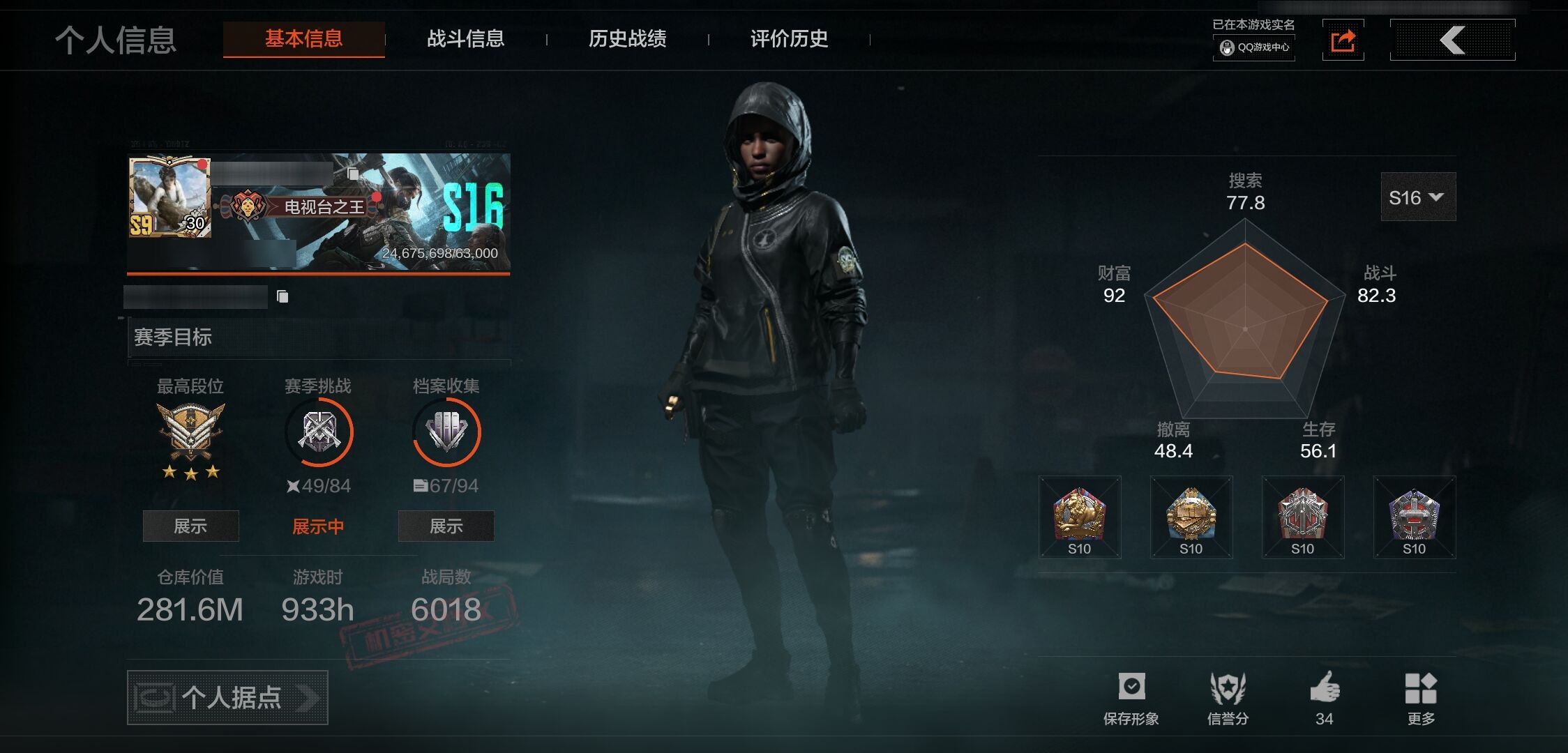Image resolution: width=1568 pixels, height=753 pixels.
Task: Click the orange share button
Action: (x=1343, y=40)
